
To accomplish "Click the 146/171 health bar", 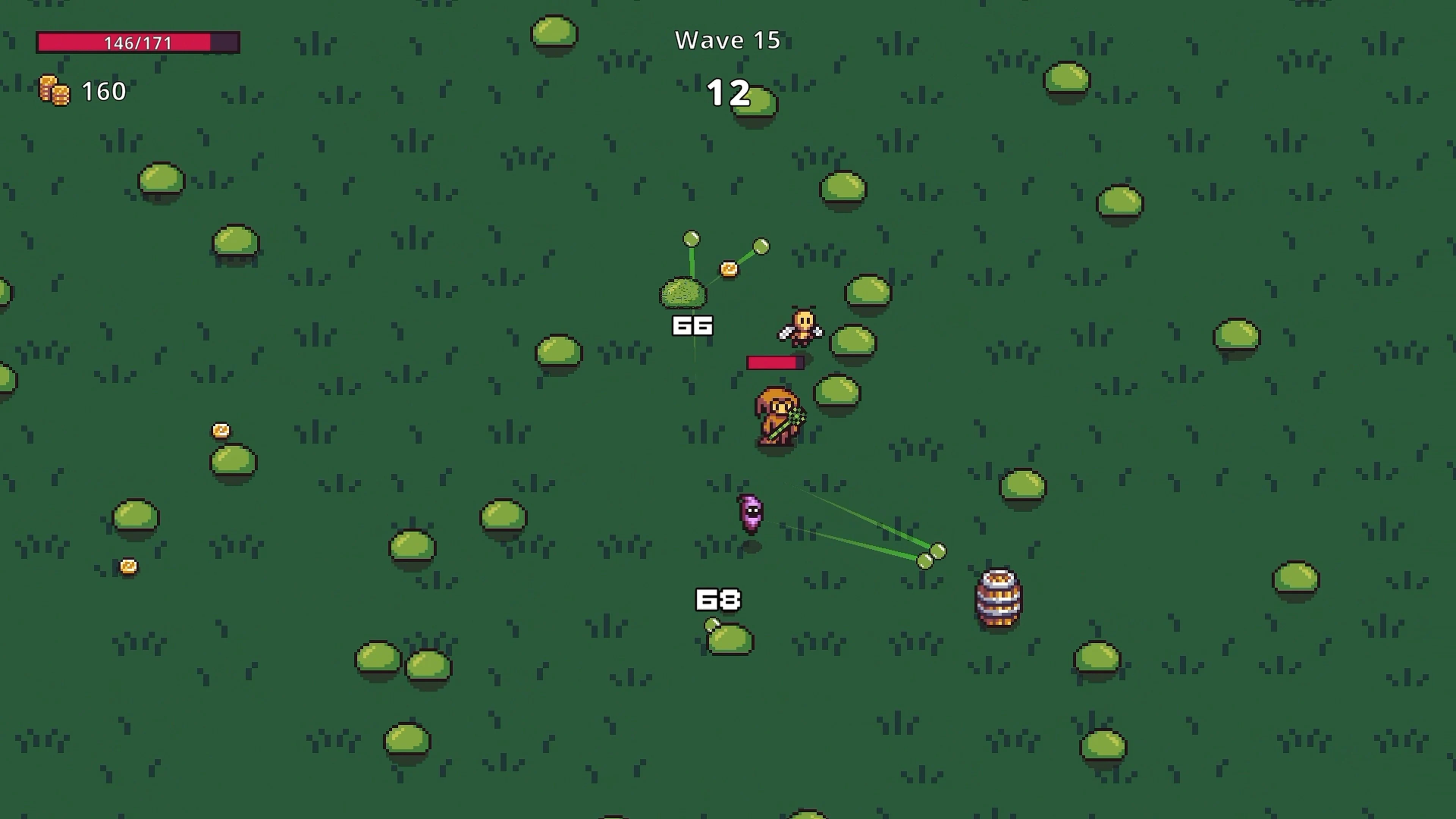I will [x=138, y=43].
